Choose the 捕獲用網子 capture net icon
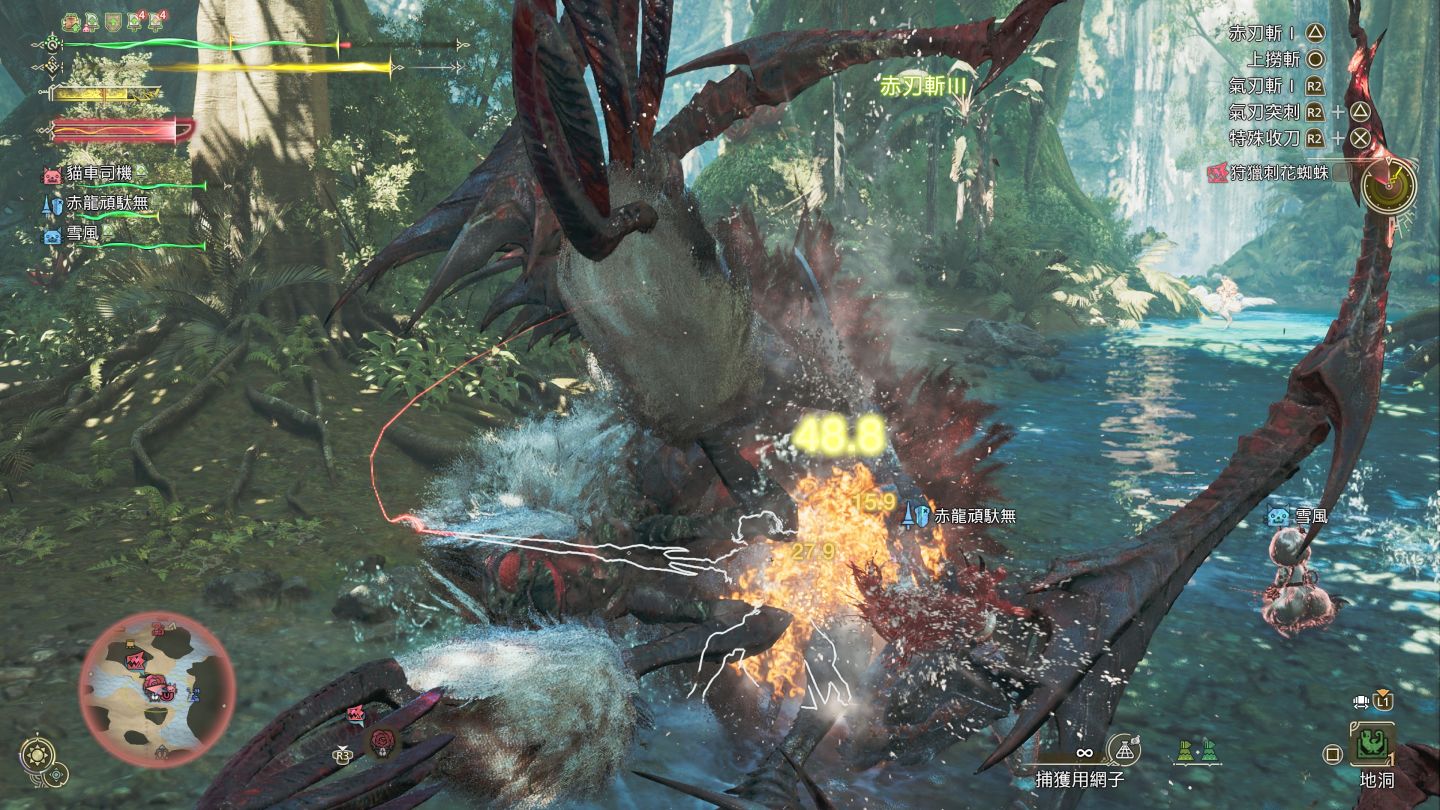Image resolution: width=1440 pixels, height=810 pixels. click(x=1124, y=751)
